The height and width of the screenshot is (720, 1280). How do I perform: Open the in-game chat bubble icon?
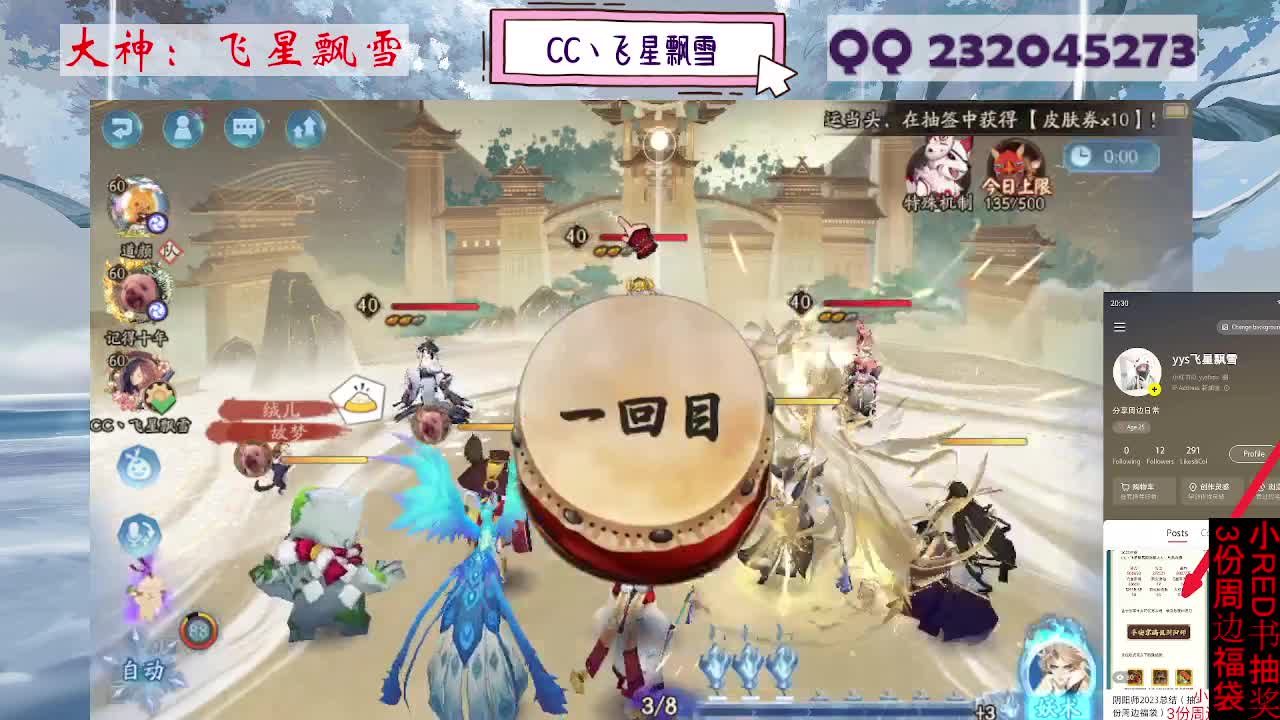244,129
